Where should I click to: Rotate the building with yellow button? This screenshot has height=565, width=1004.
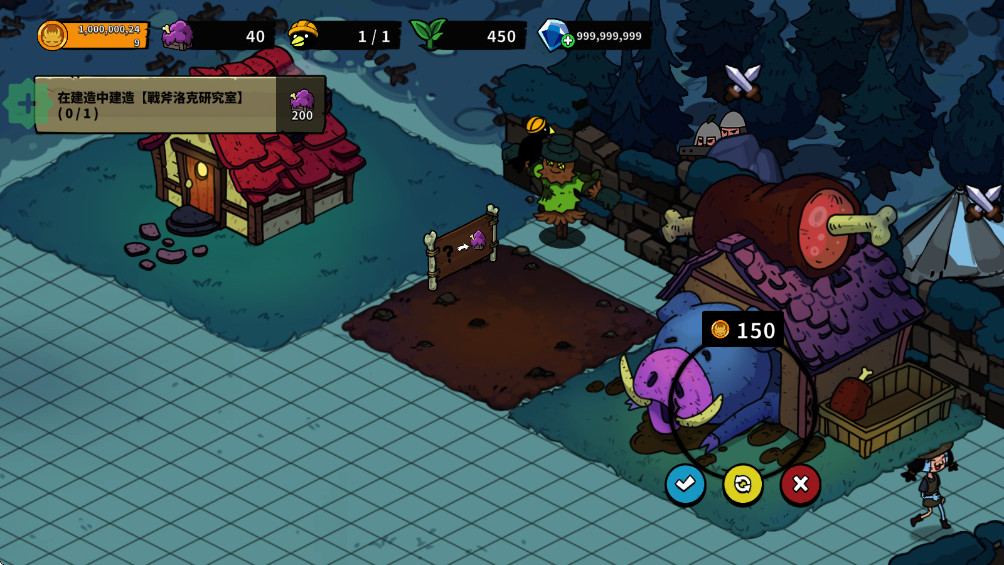[x=743, y=484]
